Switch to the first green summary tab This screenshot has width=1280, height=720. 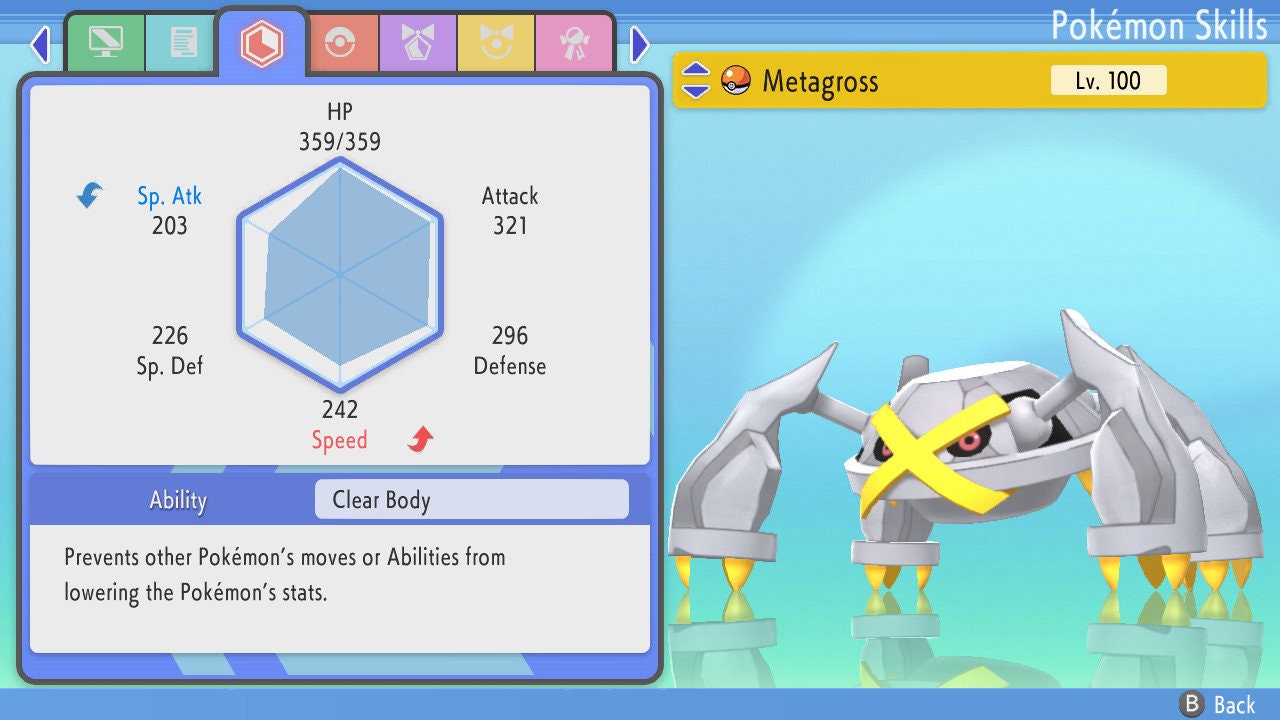[x=105, y=43]
